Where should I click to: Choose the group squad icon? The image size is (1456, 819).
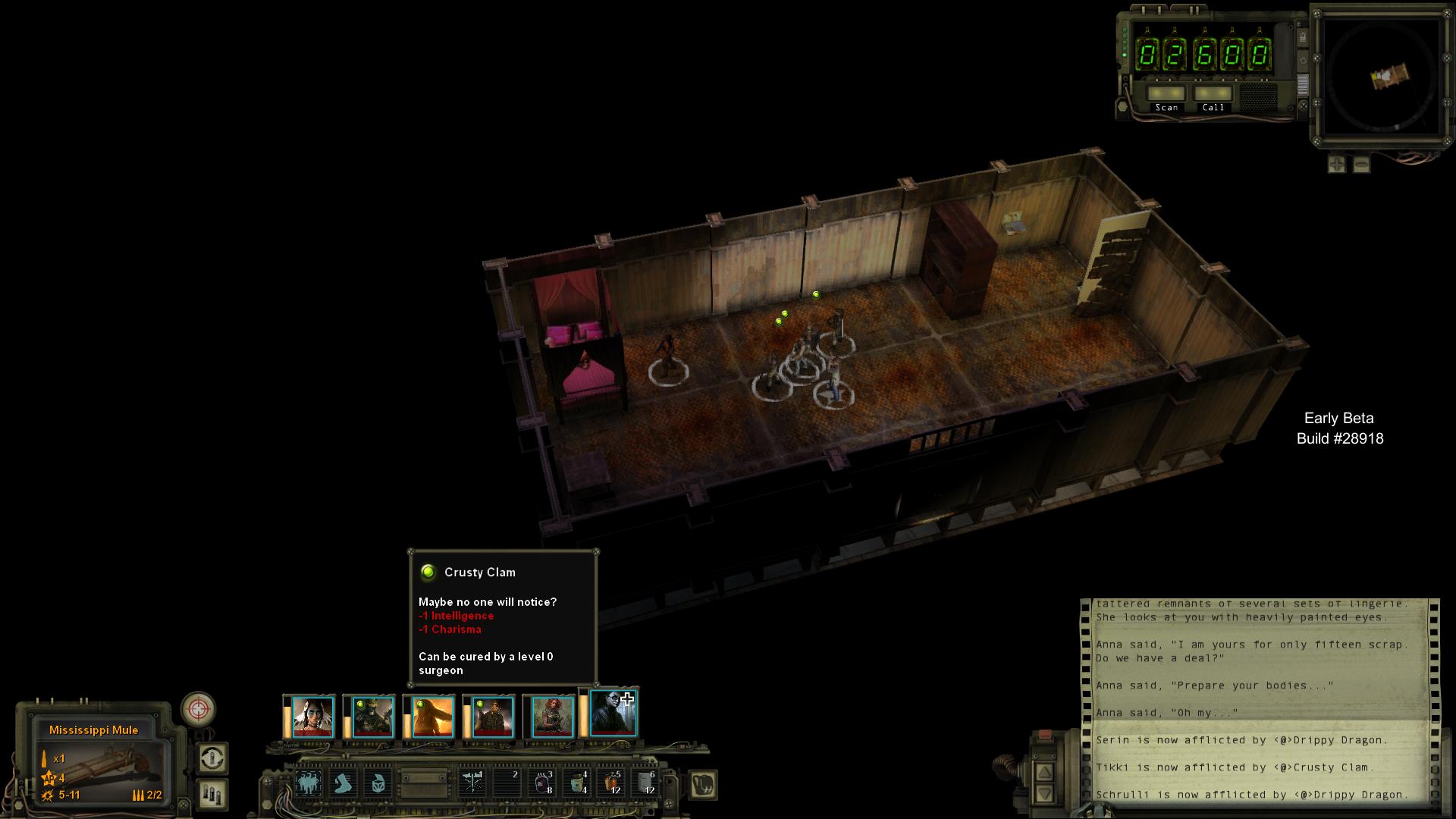click(x=308, y=783)
